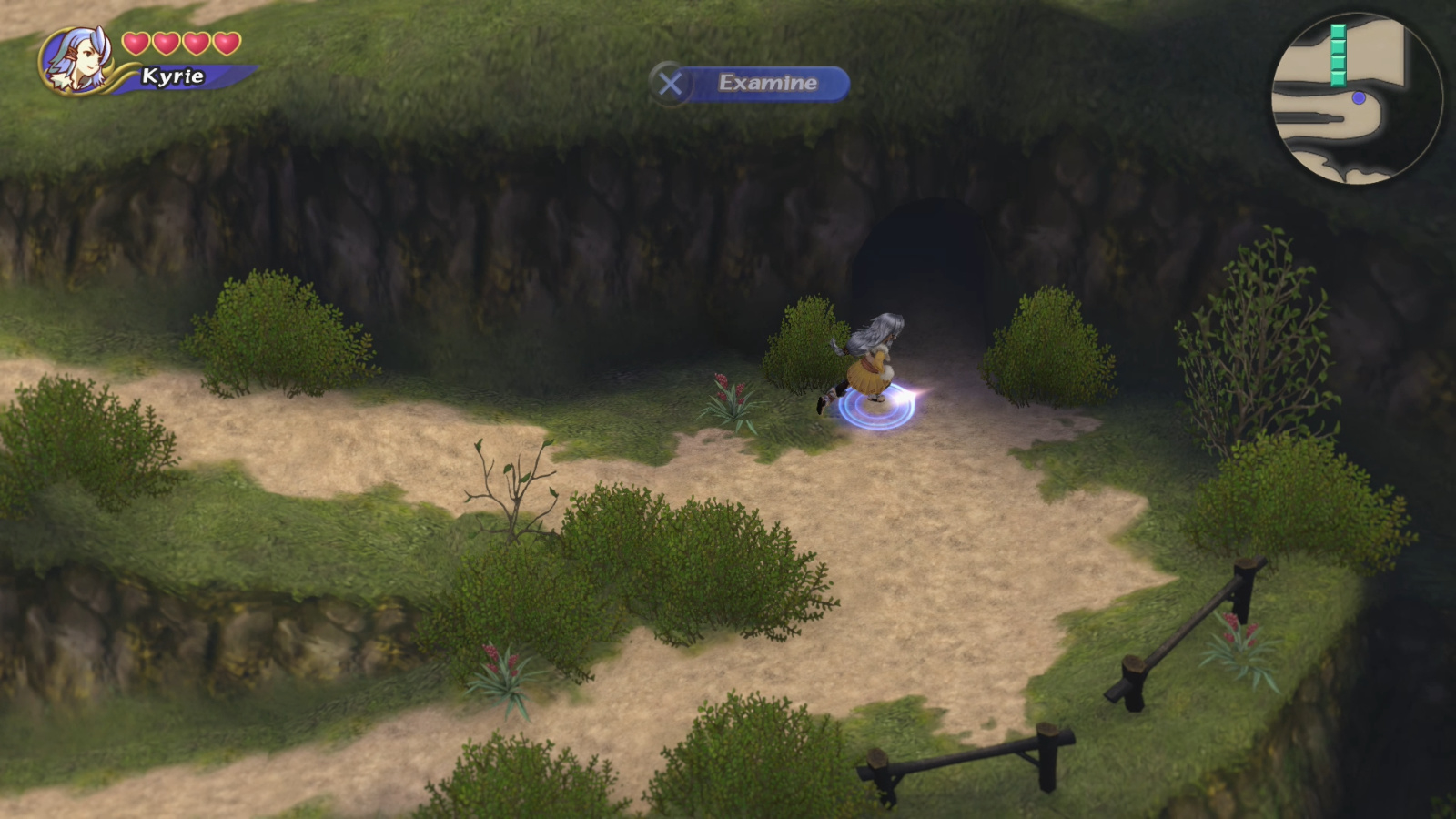Click the topmost crystal segment on the minimap
Viewport: 1456px width, 819px height.
point(1338,30)
